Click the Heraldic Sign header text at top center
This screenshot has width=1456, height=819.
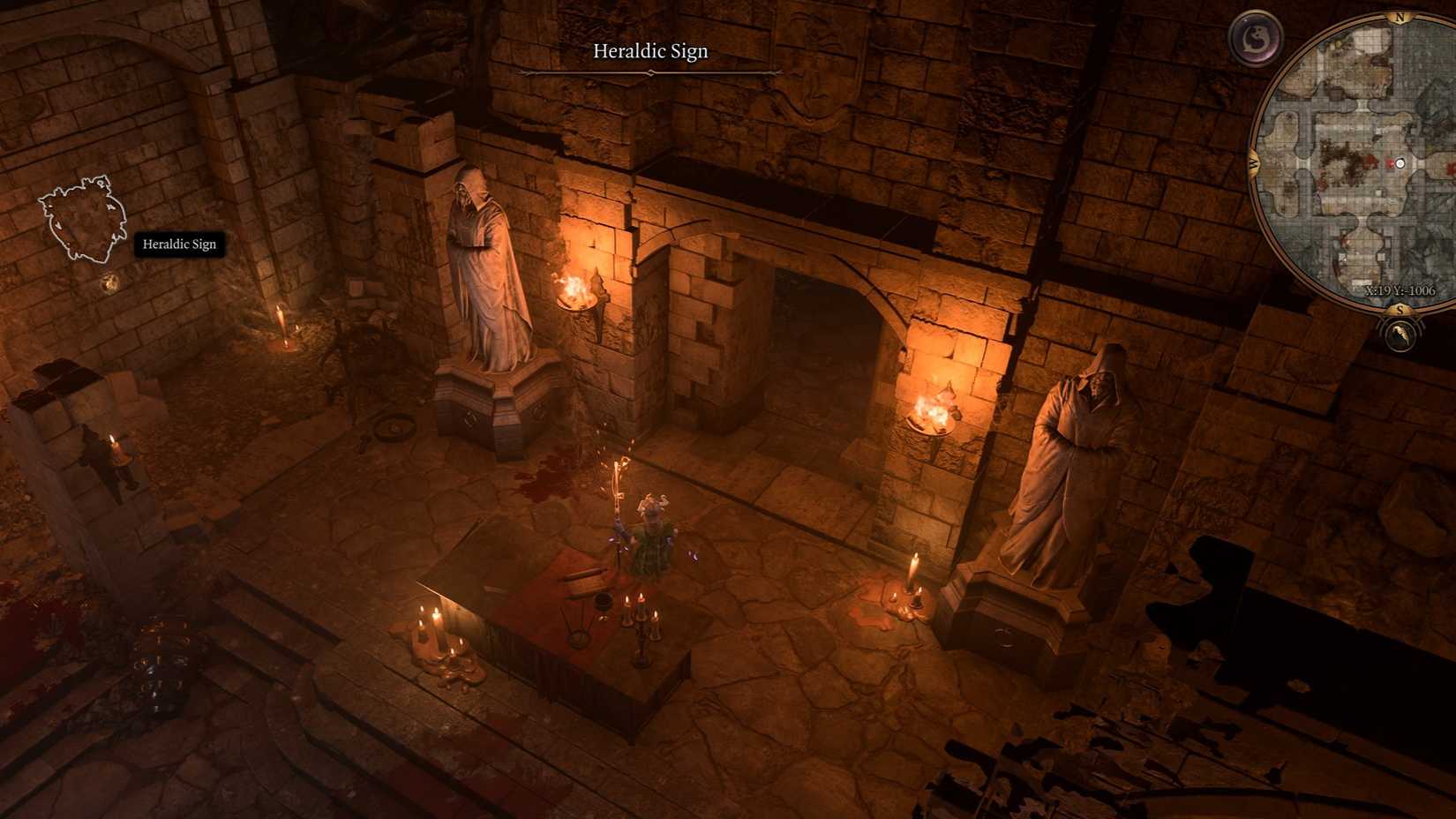(x=650, y=51)
